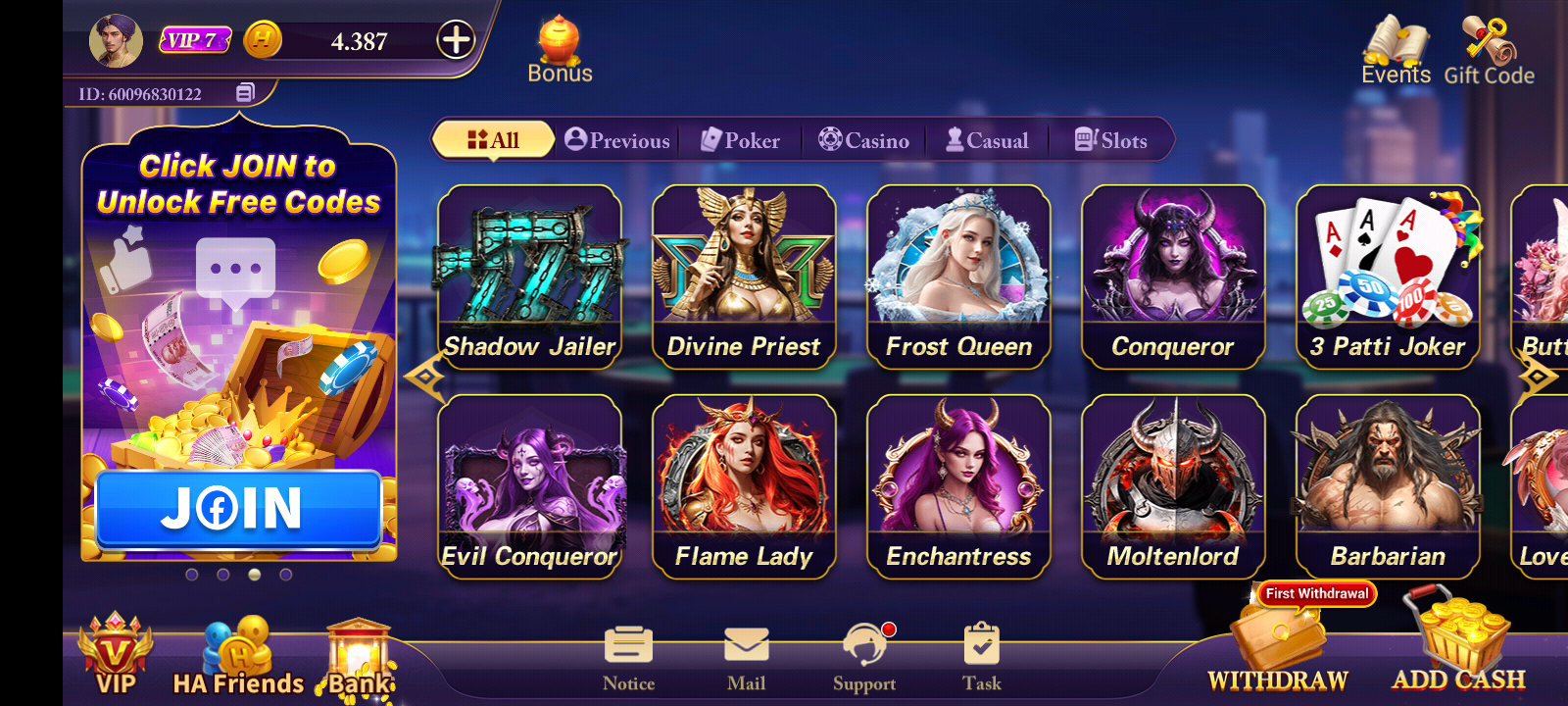
Task: Play the Flame Lady game
Action: tap(744, 486)
